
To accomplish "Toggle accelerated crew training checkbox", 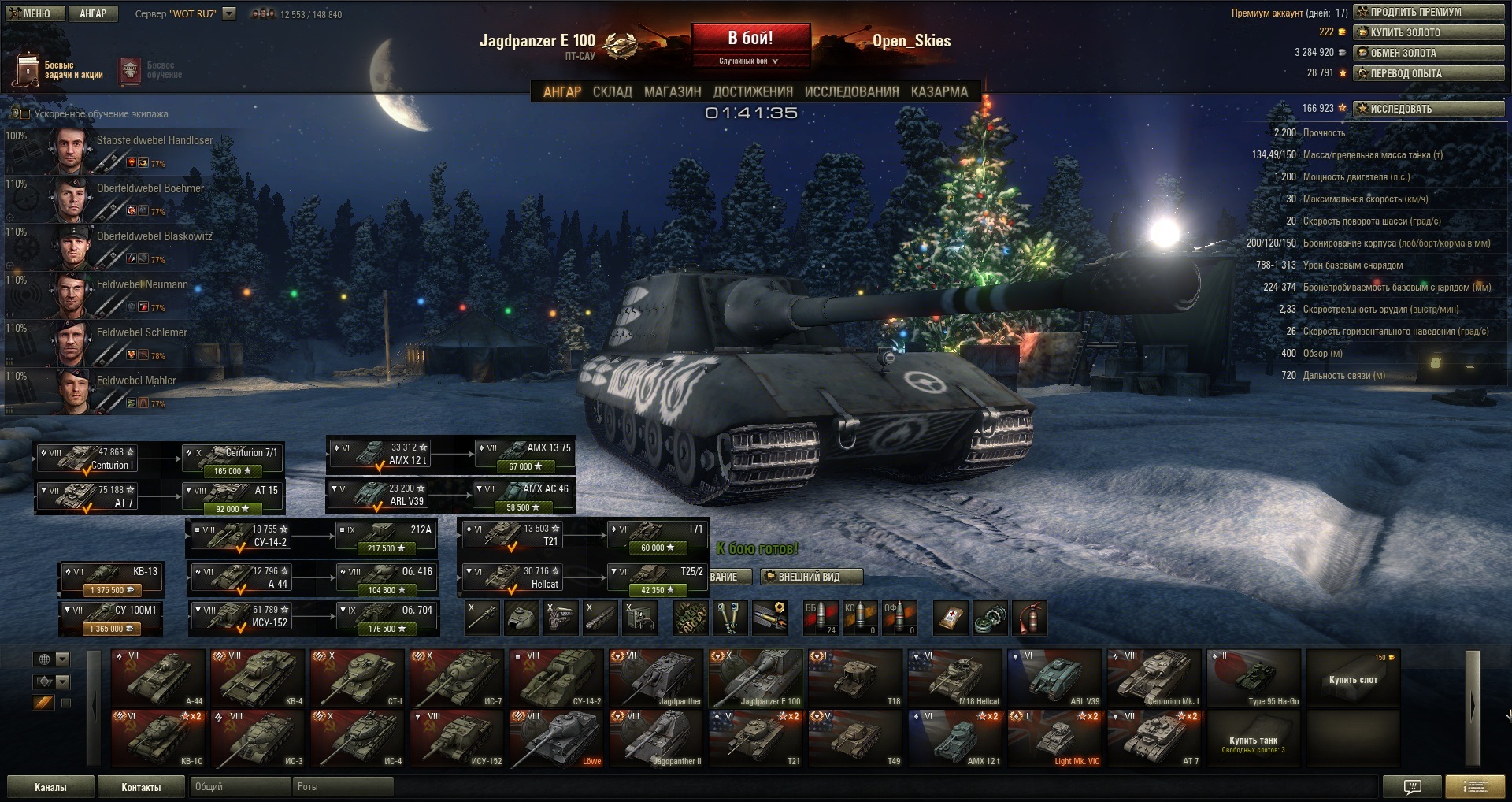I will click(x=25, y=114).
